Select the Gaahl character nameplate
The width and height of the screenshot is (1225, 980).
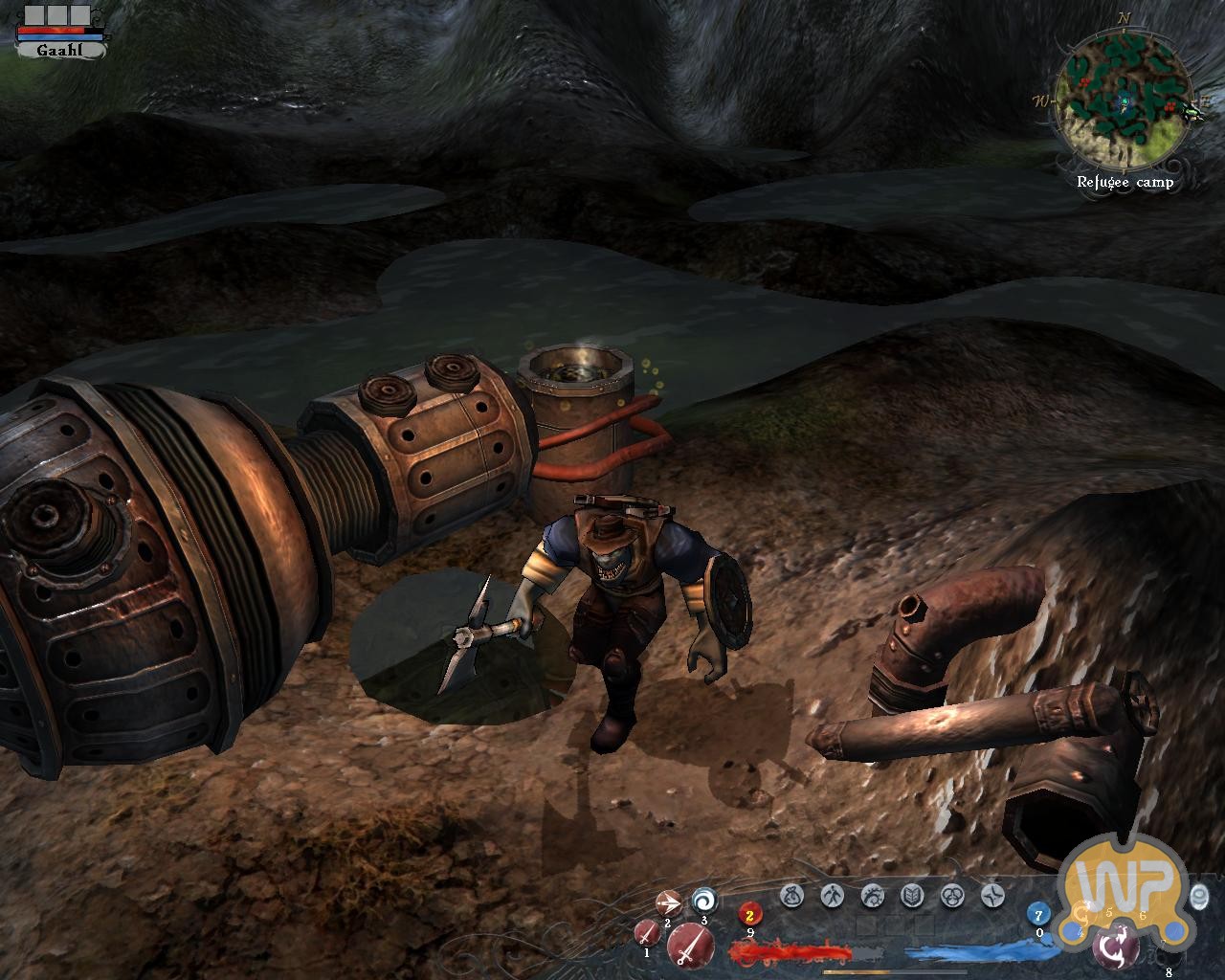(59, 51)
